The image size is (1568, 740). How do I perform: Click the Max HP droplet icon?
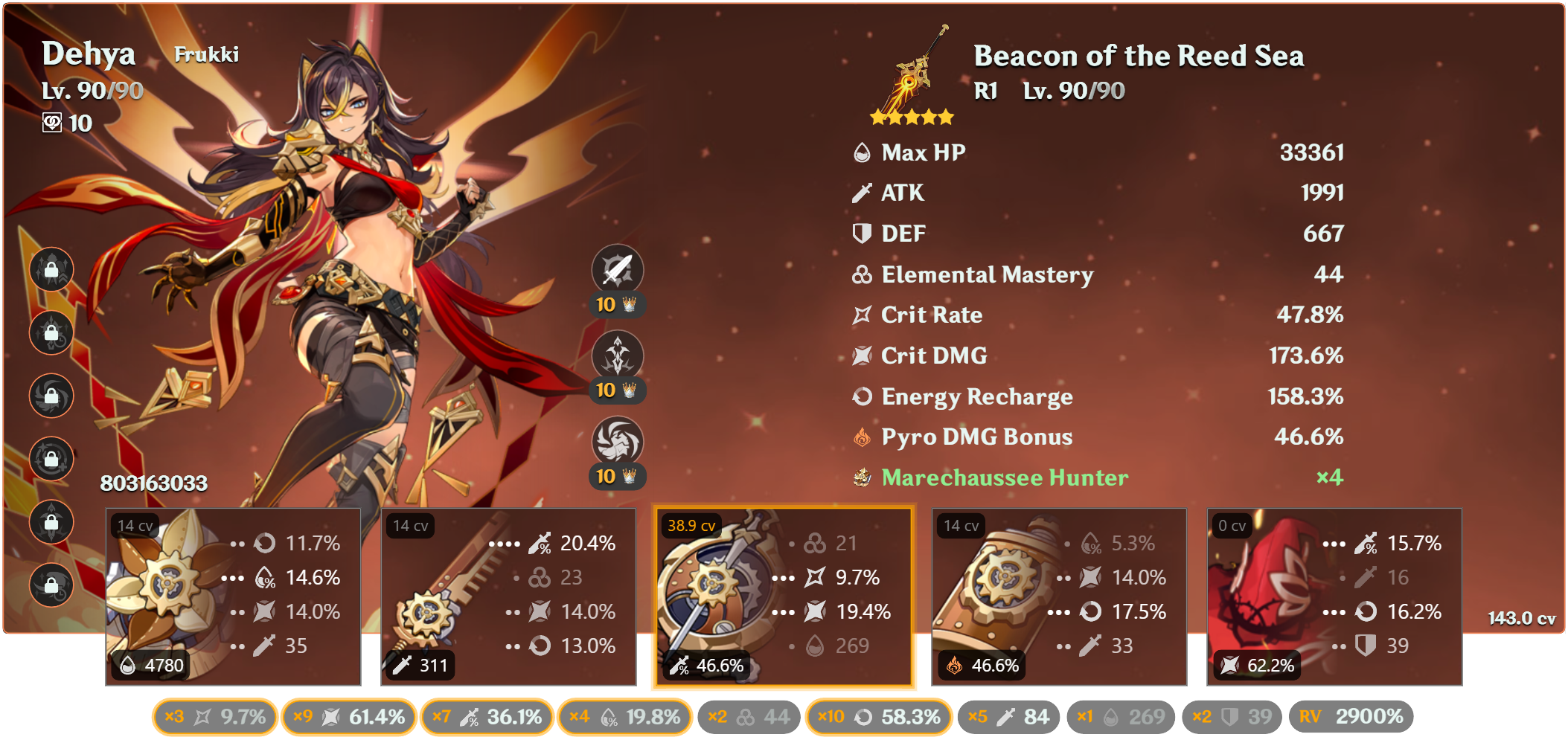tap(862, 152)
